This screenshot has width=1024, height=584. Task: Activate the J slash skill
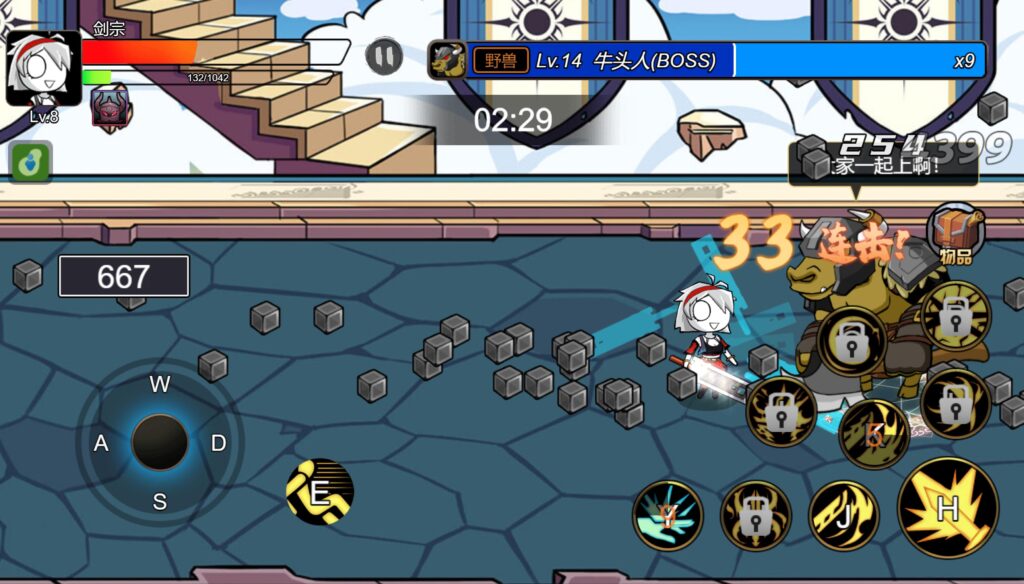[x=843, y=516]
